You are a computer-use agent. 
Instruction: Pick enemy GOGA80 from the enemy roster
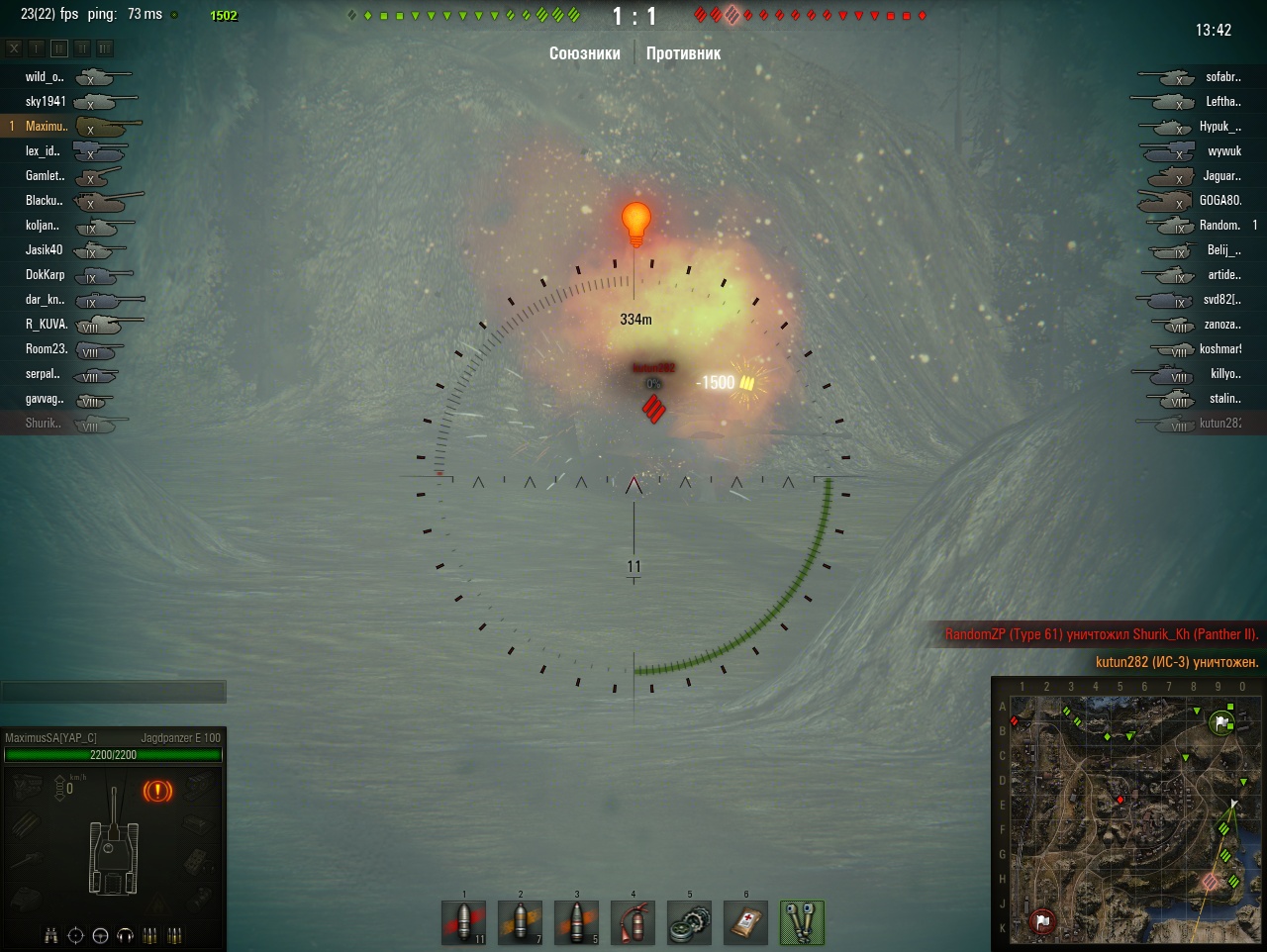pos(1219,200)
